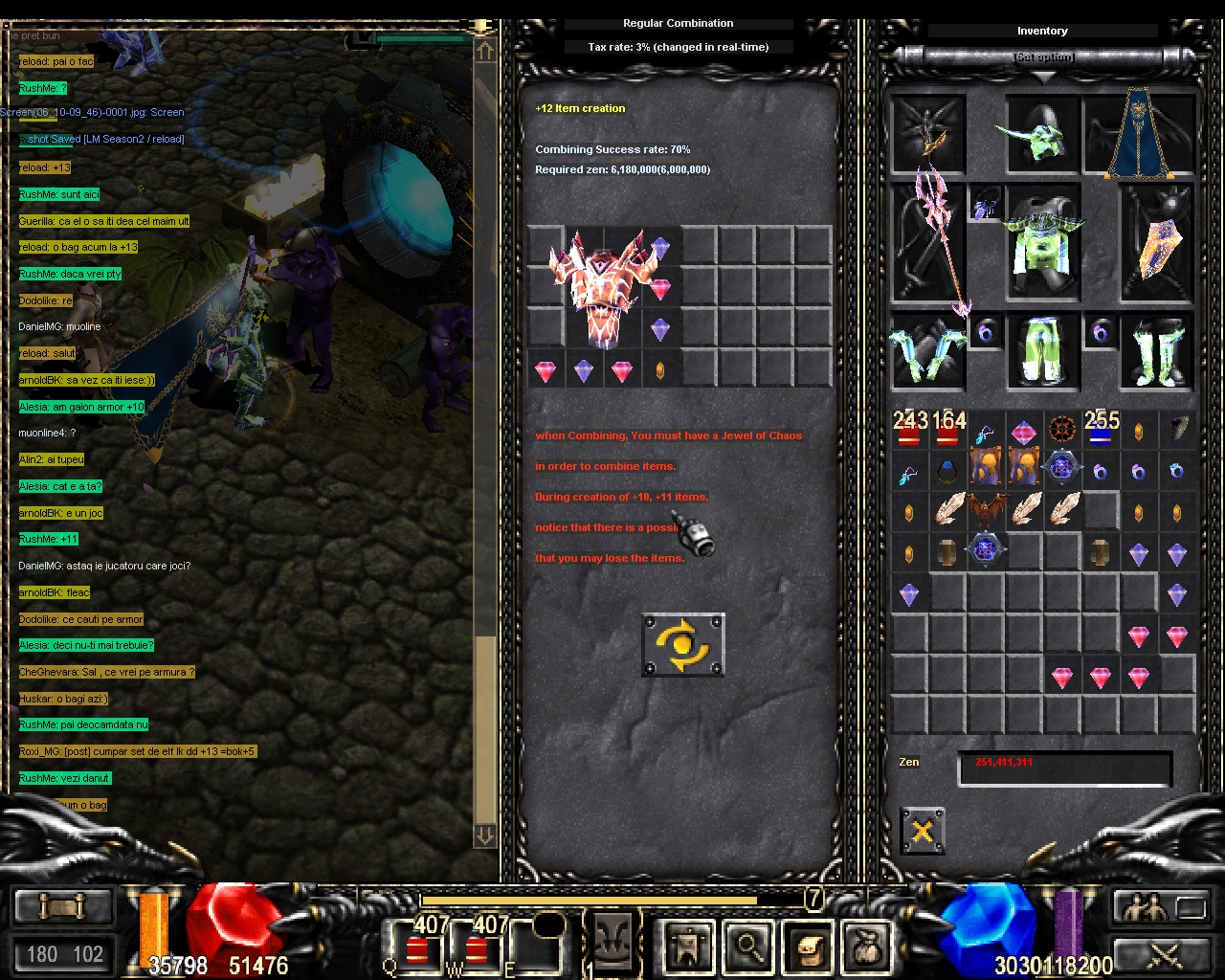Select the blue mana potion stack of 255
This screenshot has height=980, width=1225.
coord(1101,431)
